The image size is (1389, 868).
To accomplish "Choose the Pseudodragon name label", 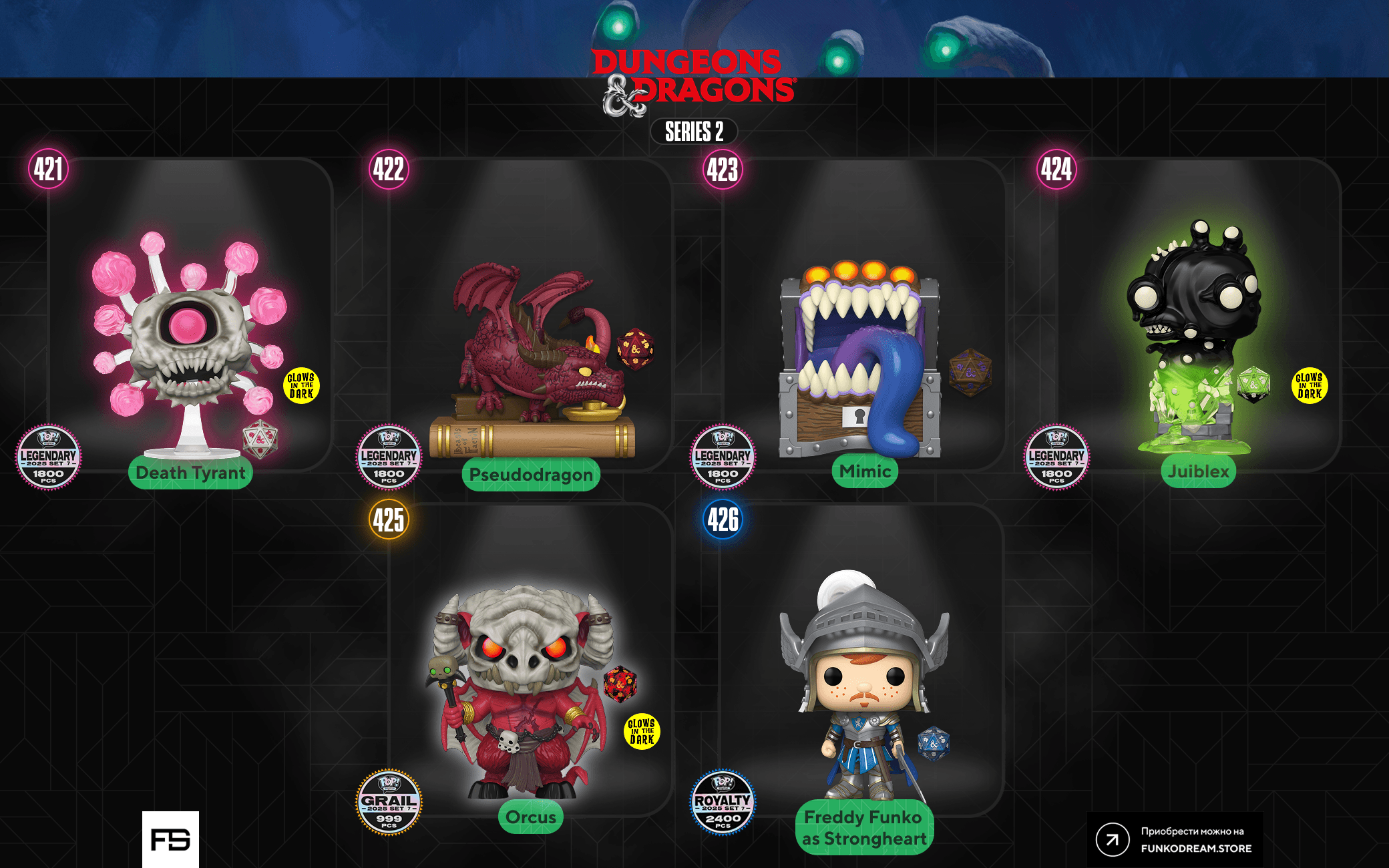I will coord(531,475).
